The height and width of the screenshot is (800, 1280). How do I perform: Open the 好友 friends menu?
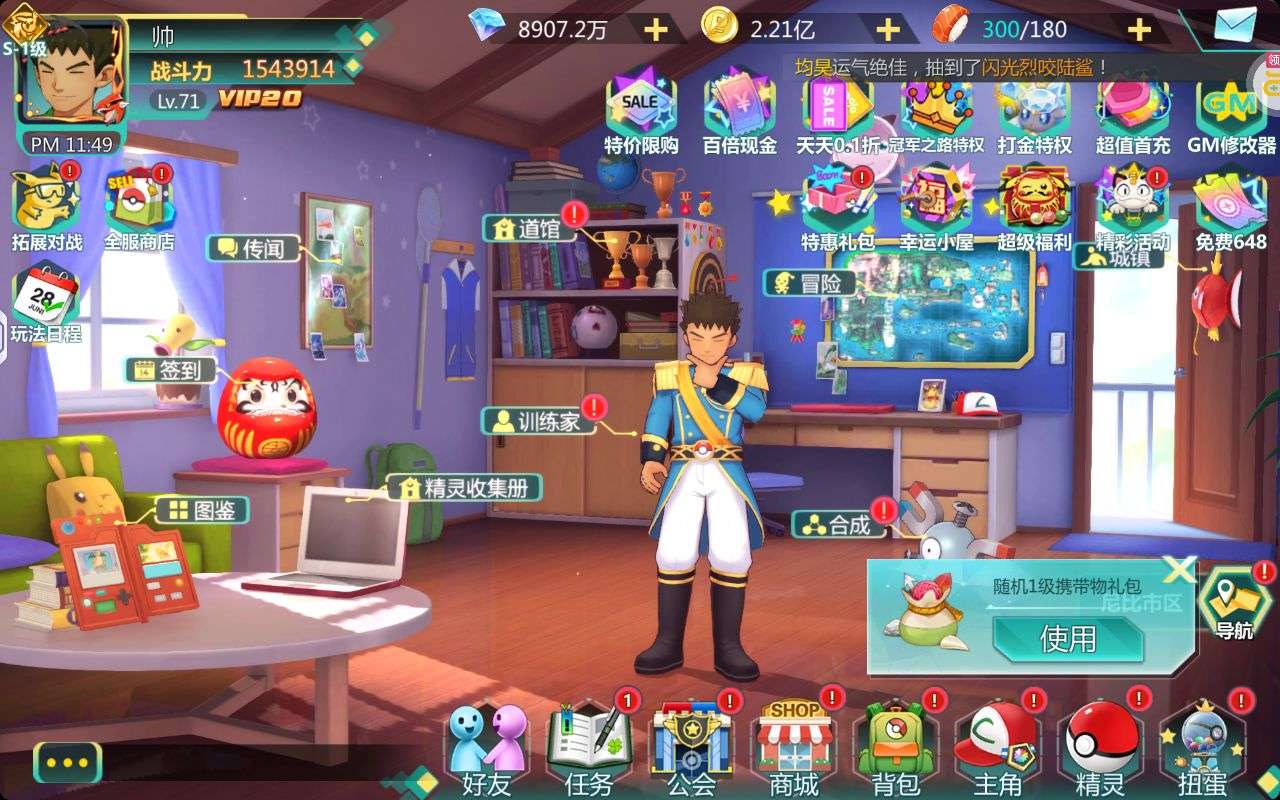487,745
